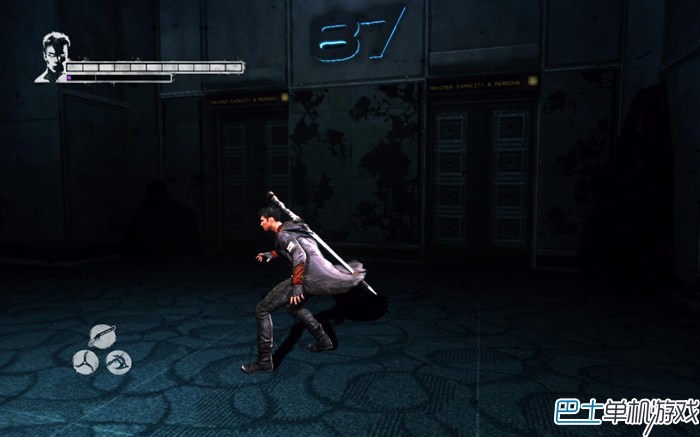Switch to the curved scythe weapon icon
This screenshot has width=700, height=437.
coord(117,361)
